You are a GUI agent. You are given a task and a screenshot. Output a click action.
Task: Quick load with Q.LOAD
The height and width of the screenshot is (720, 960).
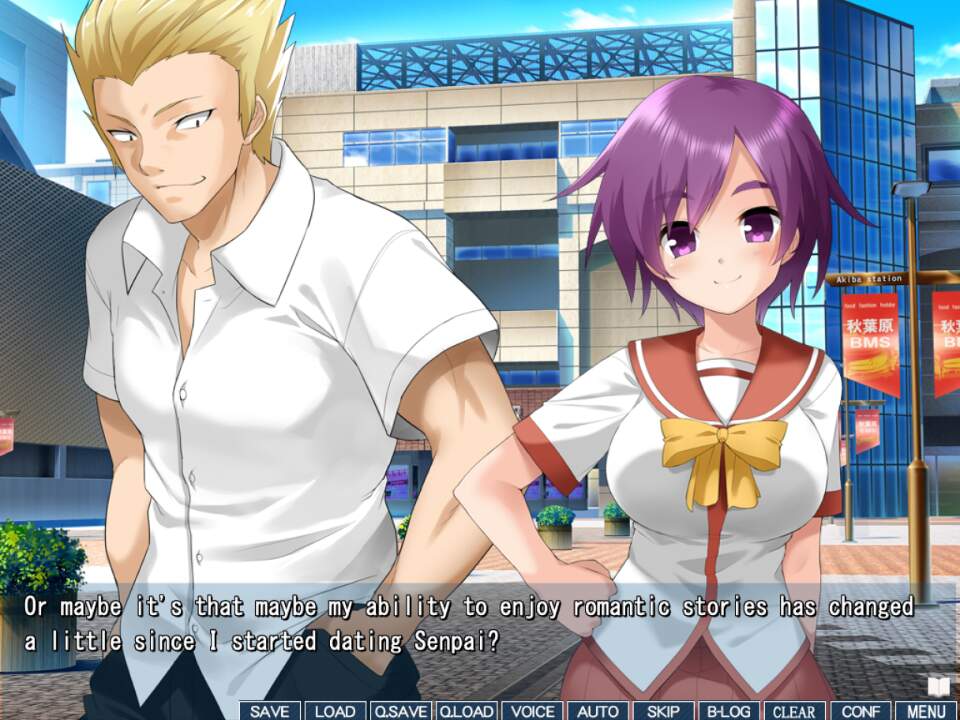click(x=466, y=711)
